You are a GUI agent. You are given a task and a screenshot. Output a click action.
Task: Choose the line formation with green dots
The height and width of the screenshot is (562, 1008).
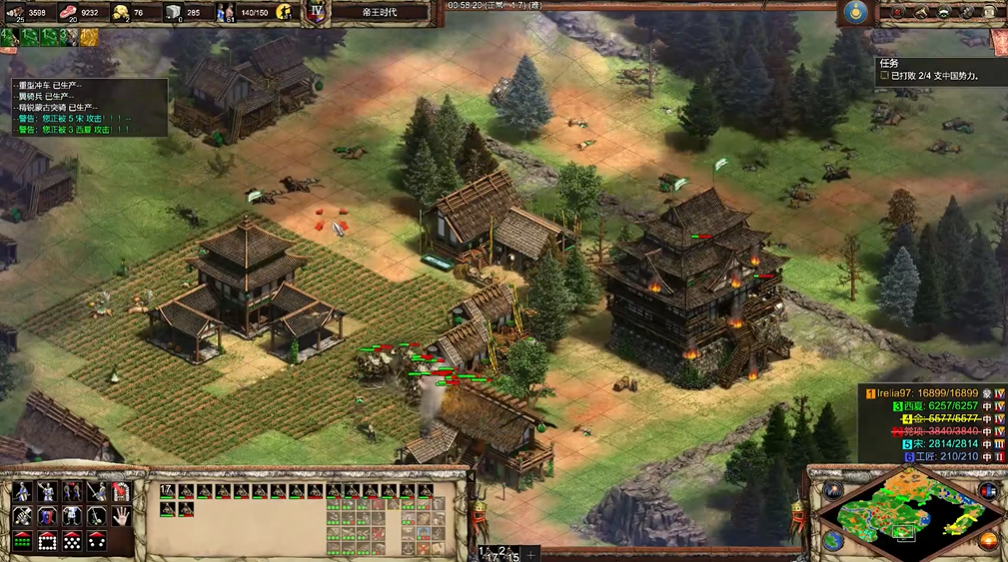pyautogui.click(x=21, y=541)
